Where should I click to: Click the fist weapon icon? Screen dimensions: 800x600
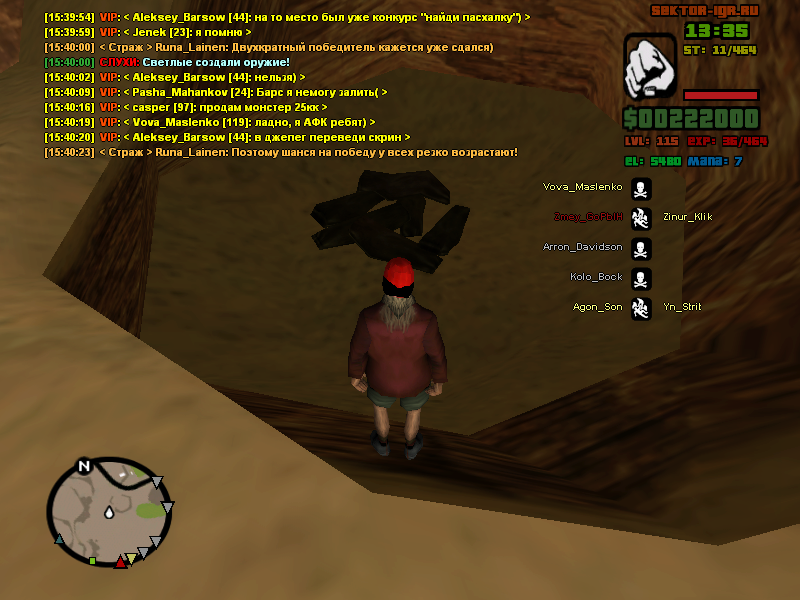(650, 68)
